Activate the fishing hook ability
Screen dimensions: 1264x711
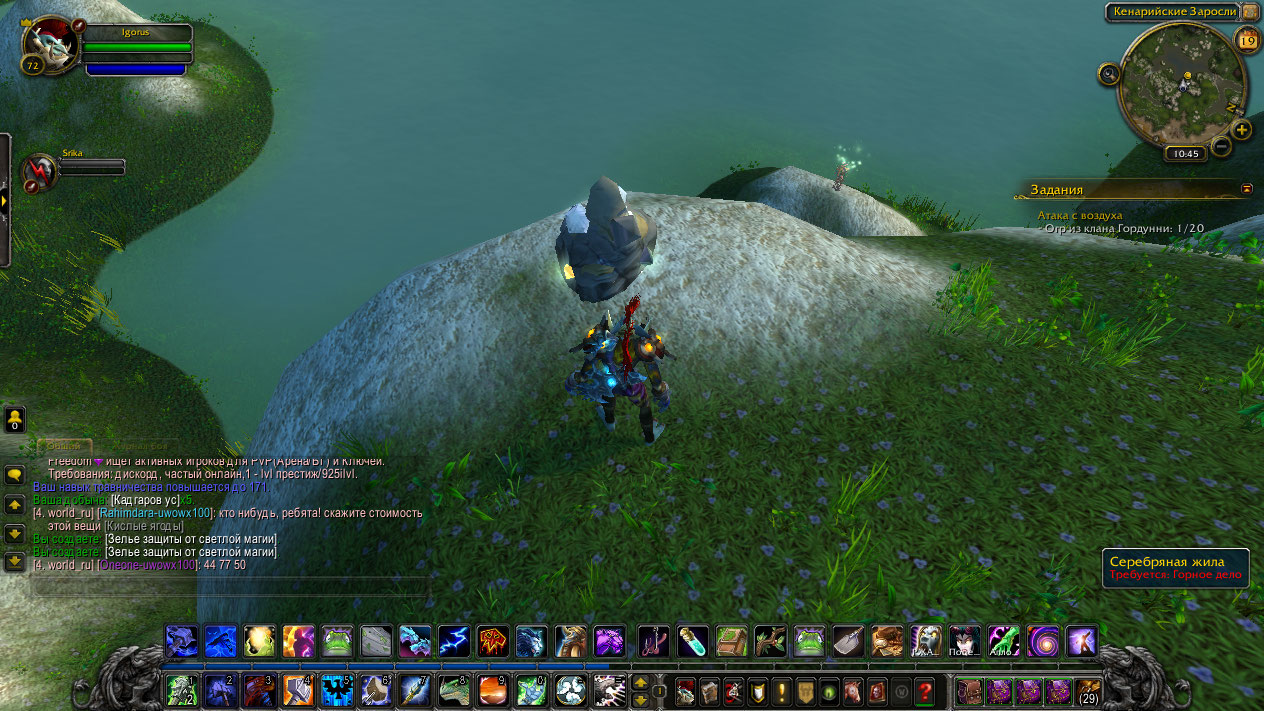point(653,641)
